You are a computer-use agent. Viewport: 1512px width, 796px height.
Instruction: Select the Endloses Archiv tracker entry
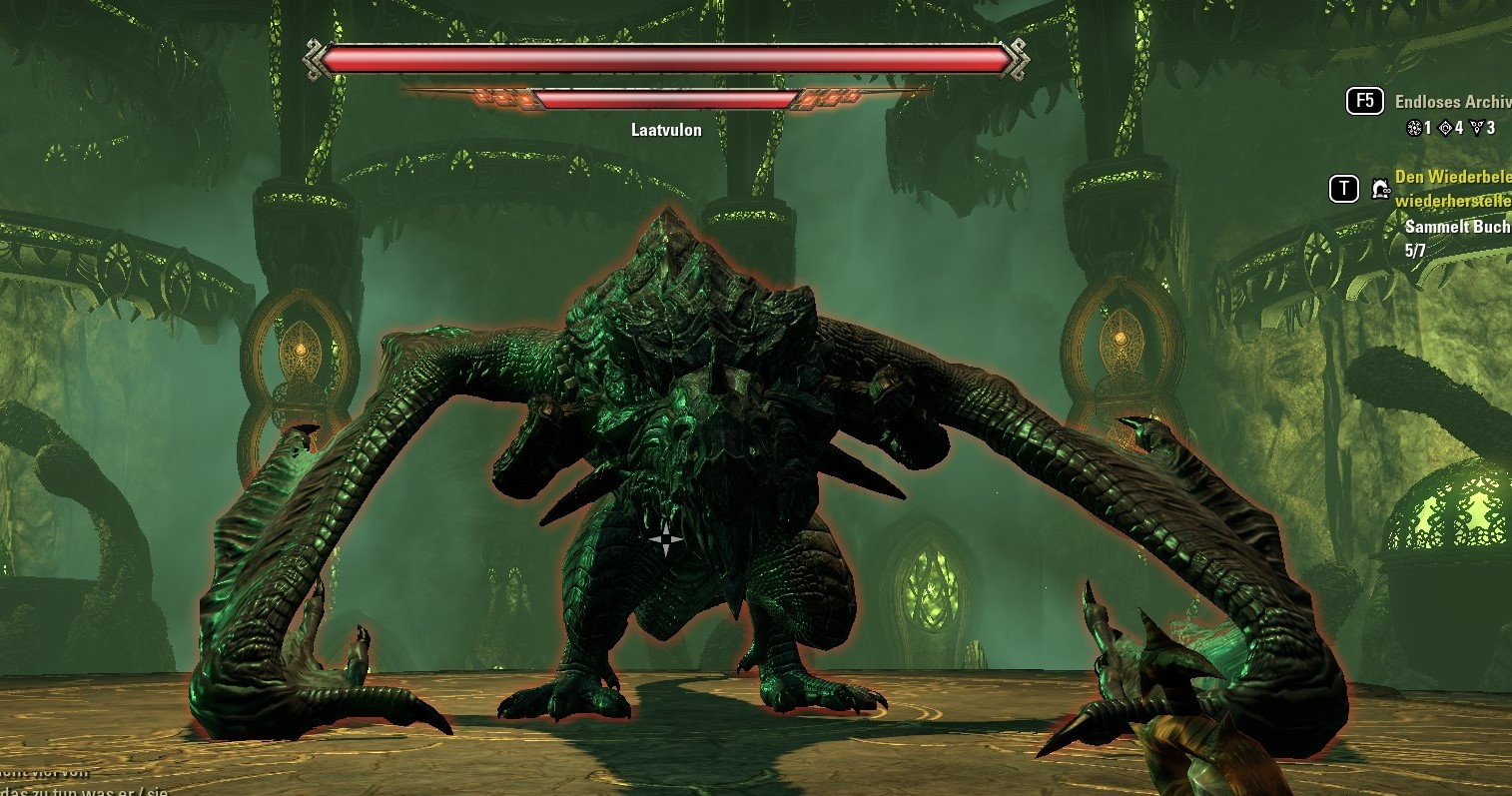1452,102
